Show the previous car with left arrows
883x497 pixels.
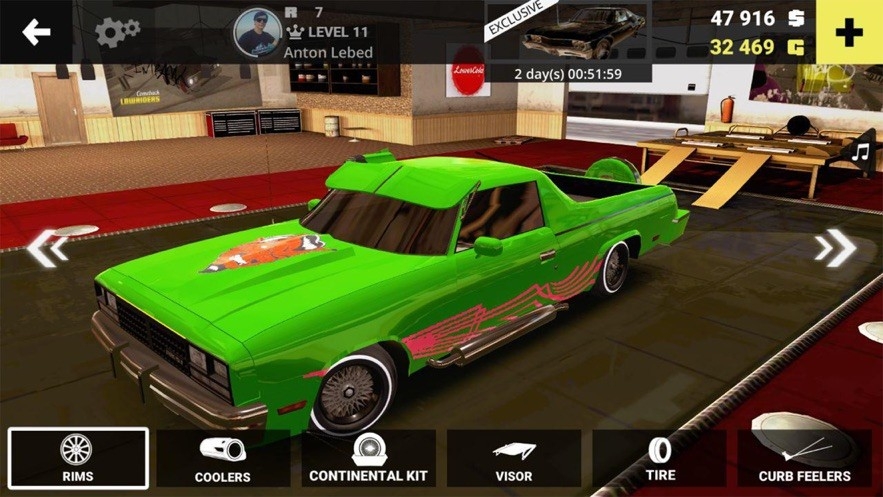[47, 247]
